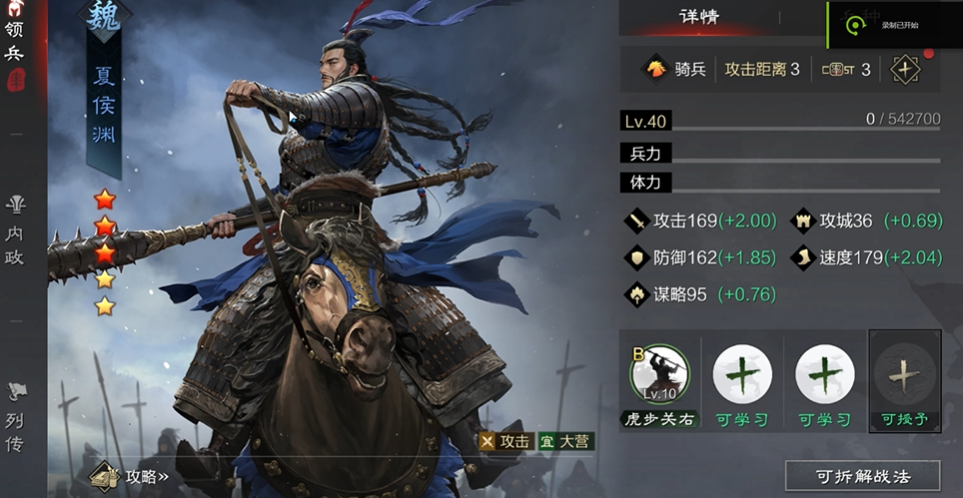Tap the diamond plus icon beside COST
The width and height of the screenshot is (963, 498).
pyautogui.click(x=905, y=69)
